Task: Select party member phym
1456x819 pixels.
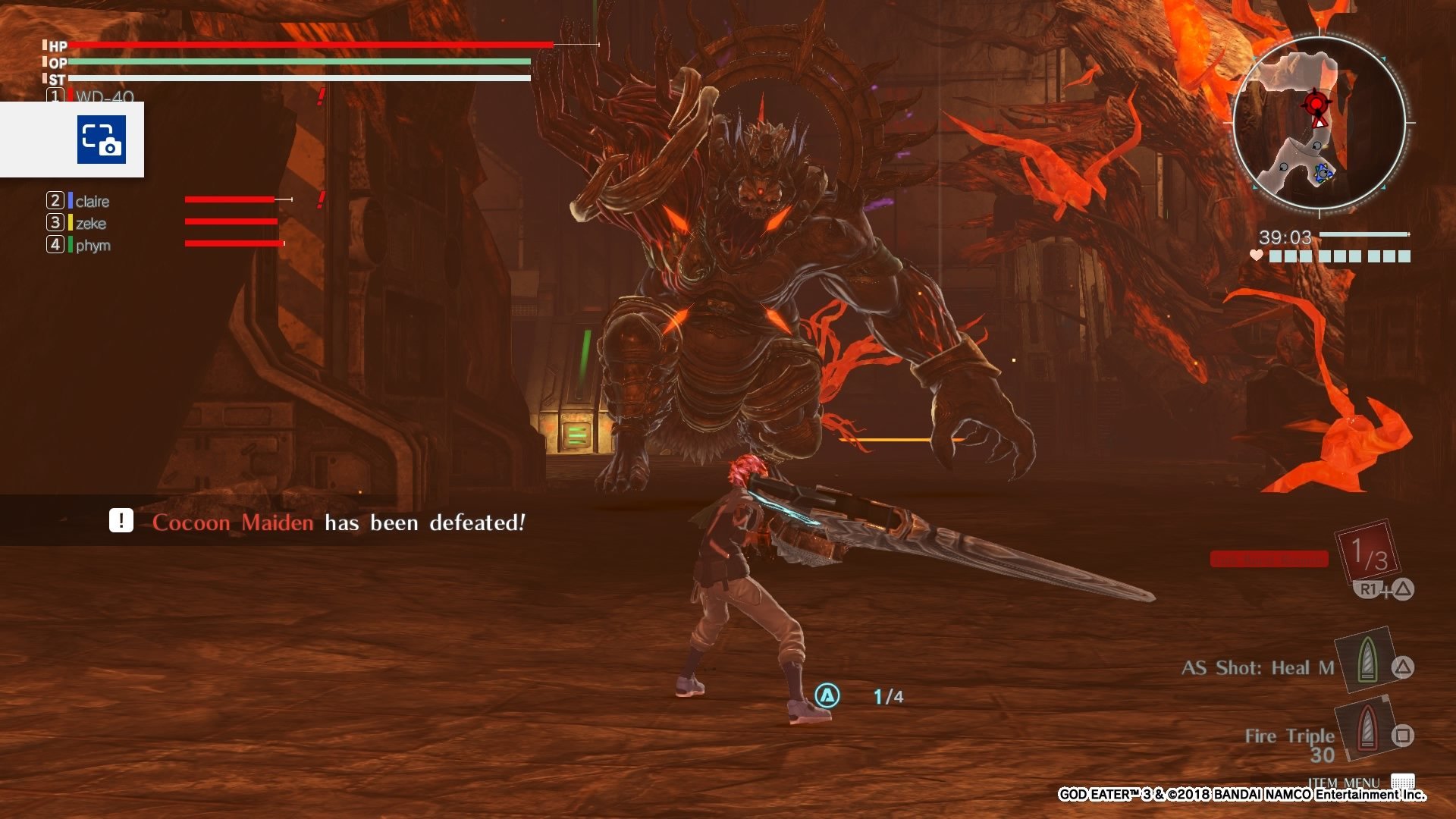Action: (x=93, y=245)
